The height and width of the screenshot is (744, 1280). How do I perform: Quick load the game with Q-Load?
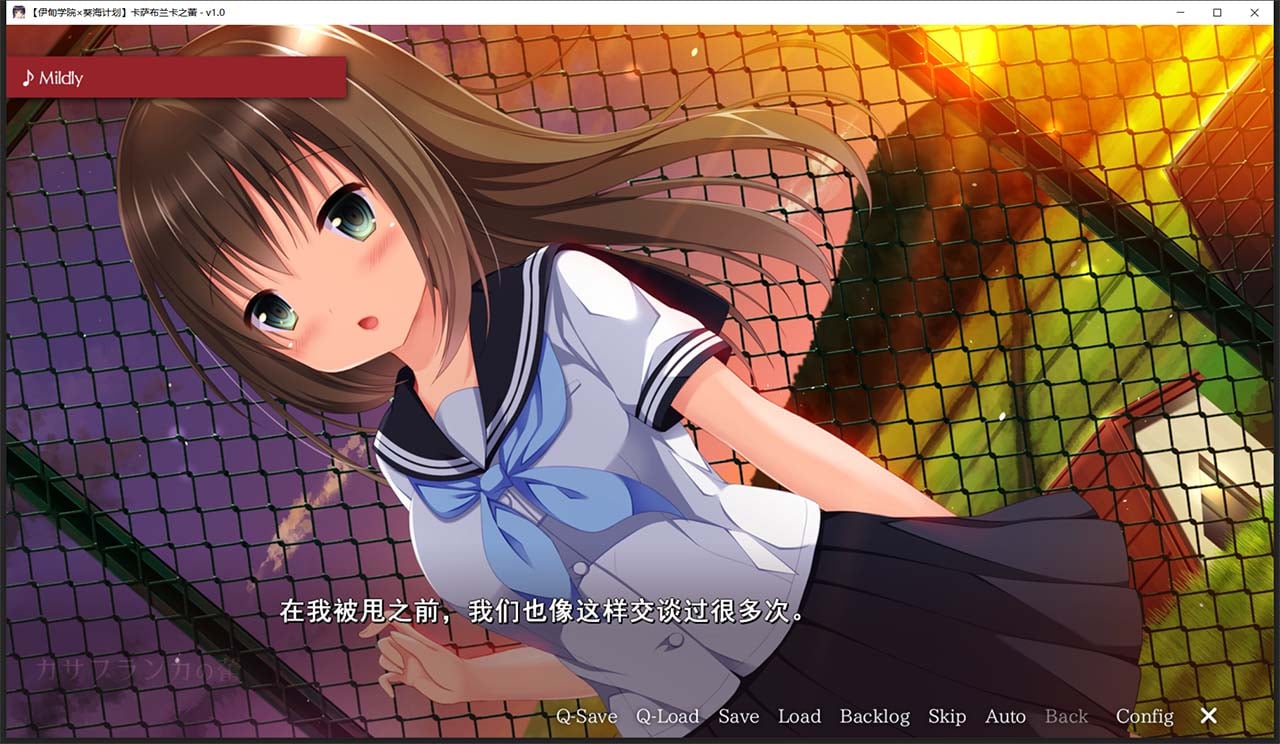[667, 717]
